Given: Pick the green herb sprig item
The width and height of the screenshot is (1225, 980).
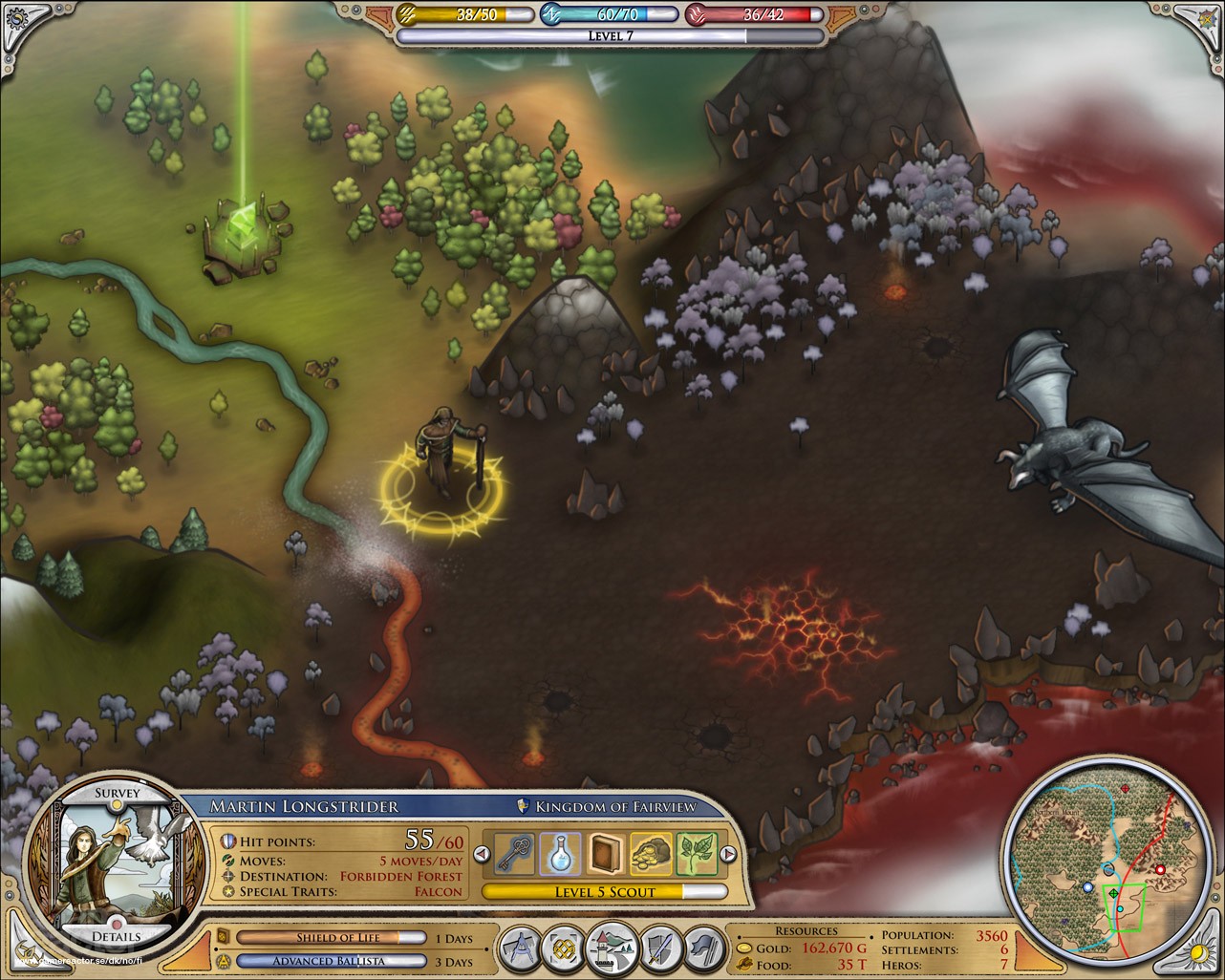Looking at the screenshot, I should (697, 853).
